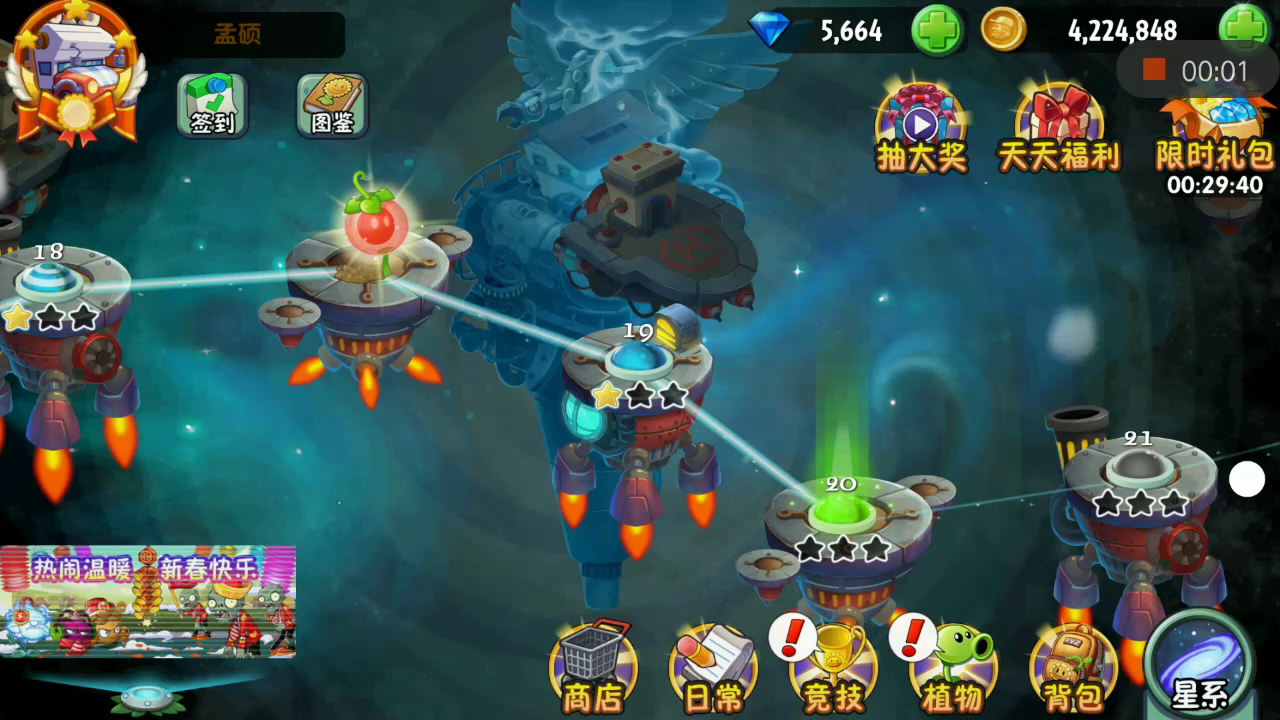Stop the screen recording timer
The height and width of the screenshot is (720, 1280).
click(1155, 70)
